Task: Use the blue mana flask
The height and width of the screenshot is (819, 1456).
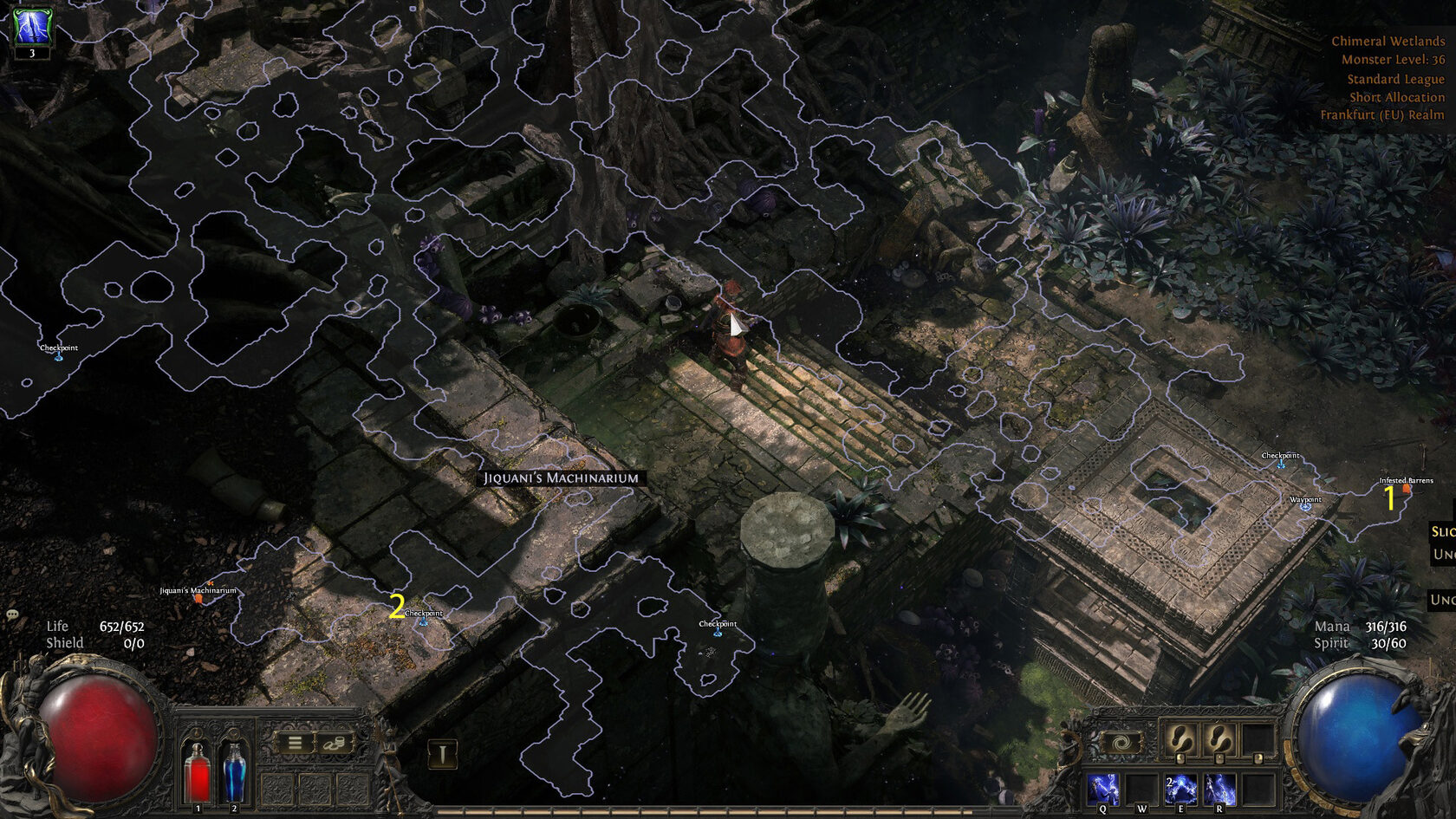Action: 234,771
